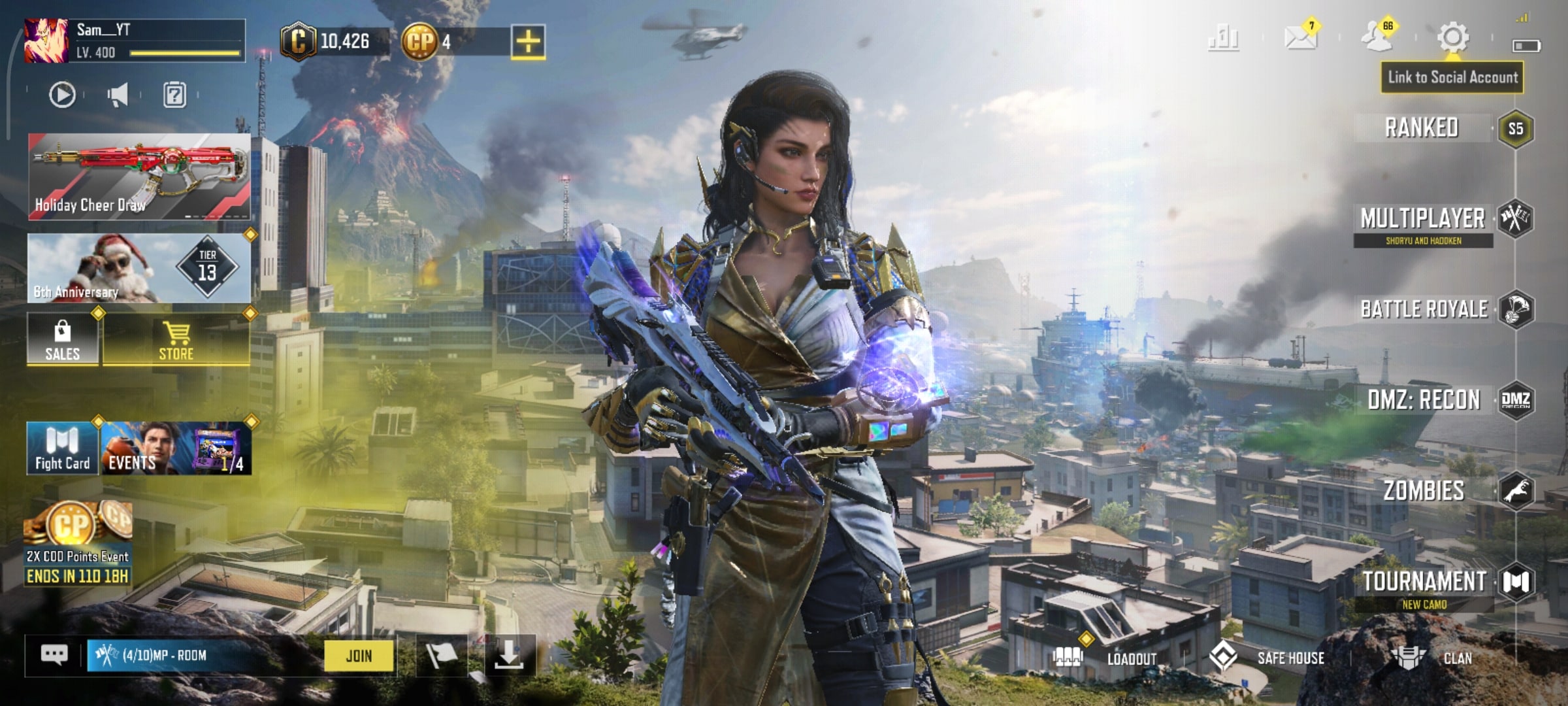Open the mail envelope inbox
Image resolution: width=1568 pixels, height=706 pixels.
(x=1299, y=37)
